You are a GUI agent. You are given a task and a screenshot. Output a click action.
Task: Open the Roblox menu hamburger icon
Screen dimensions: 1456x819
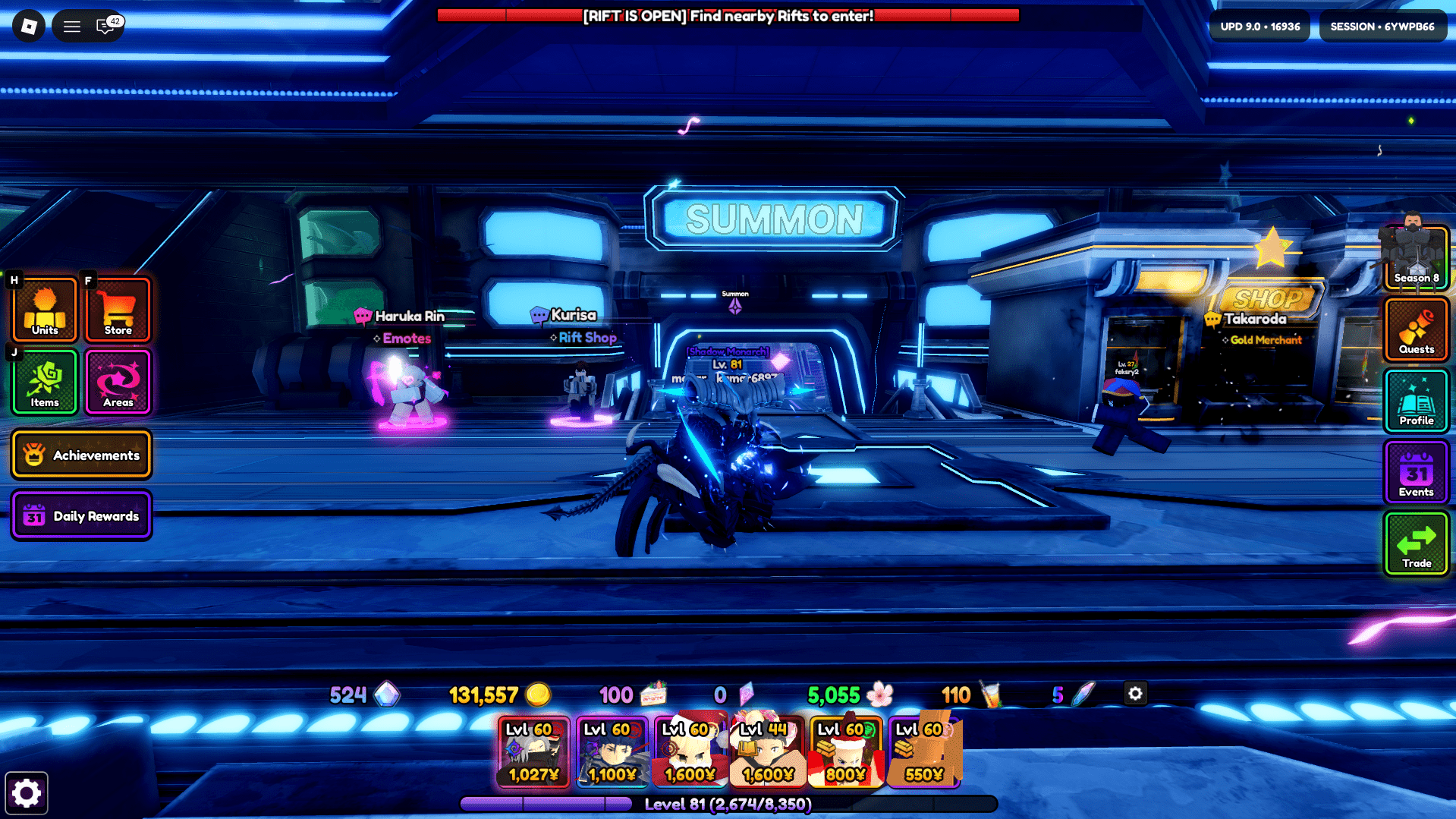click(x=71, y=27)
